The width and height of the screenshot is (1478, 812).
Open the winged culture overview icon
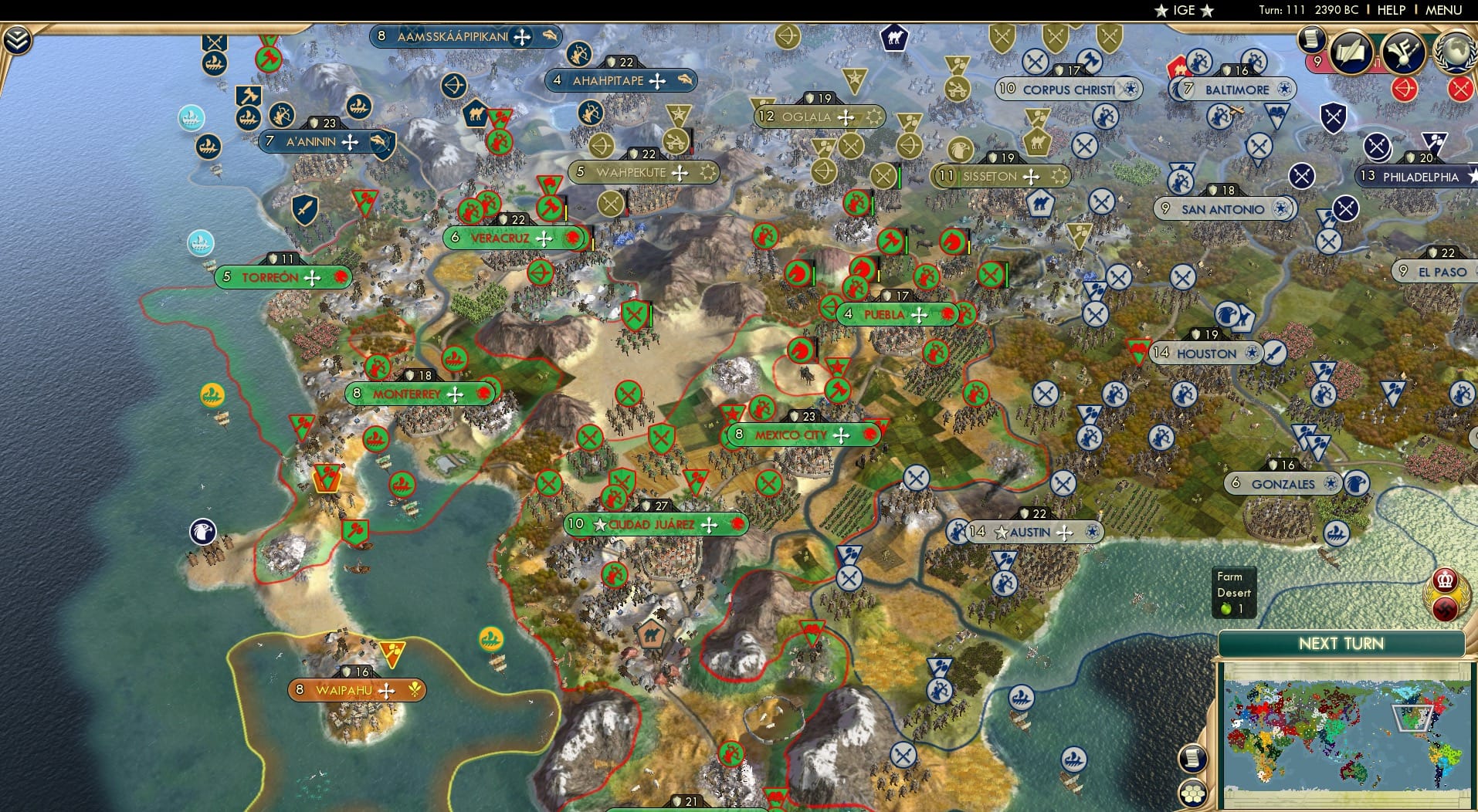(1403, 52)
